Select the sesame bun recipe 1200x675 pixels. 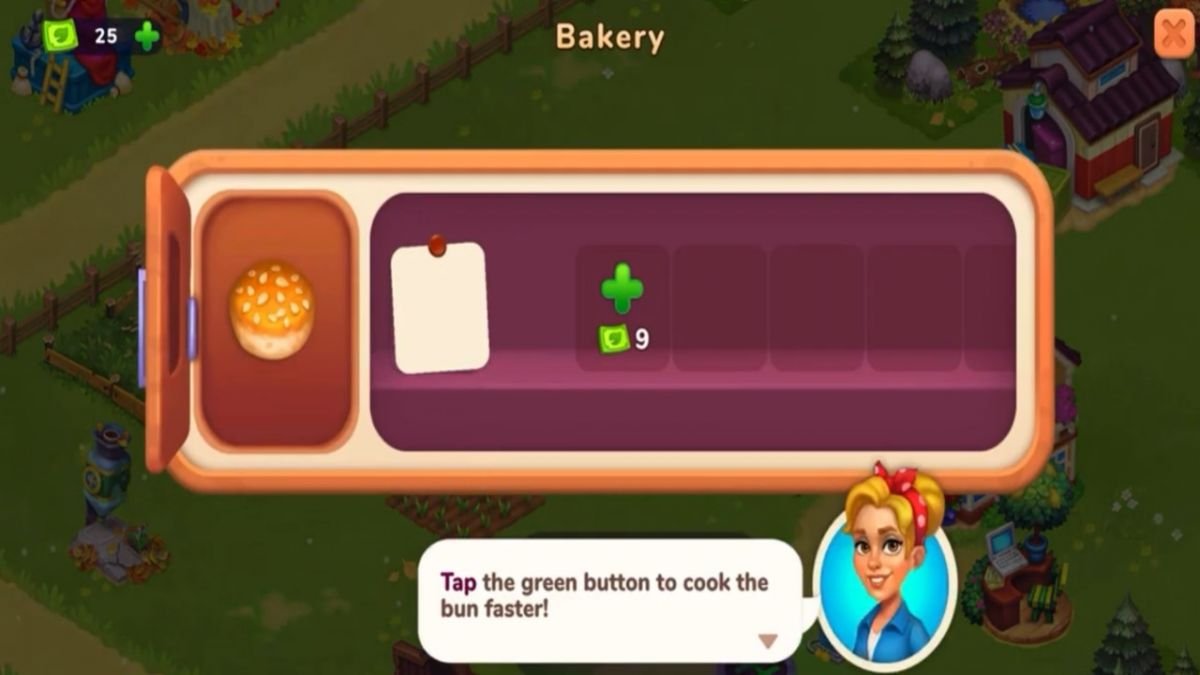coord(272,310)
